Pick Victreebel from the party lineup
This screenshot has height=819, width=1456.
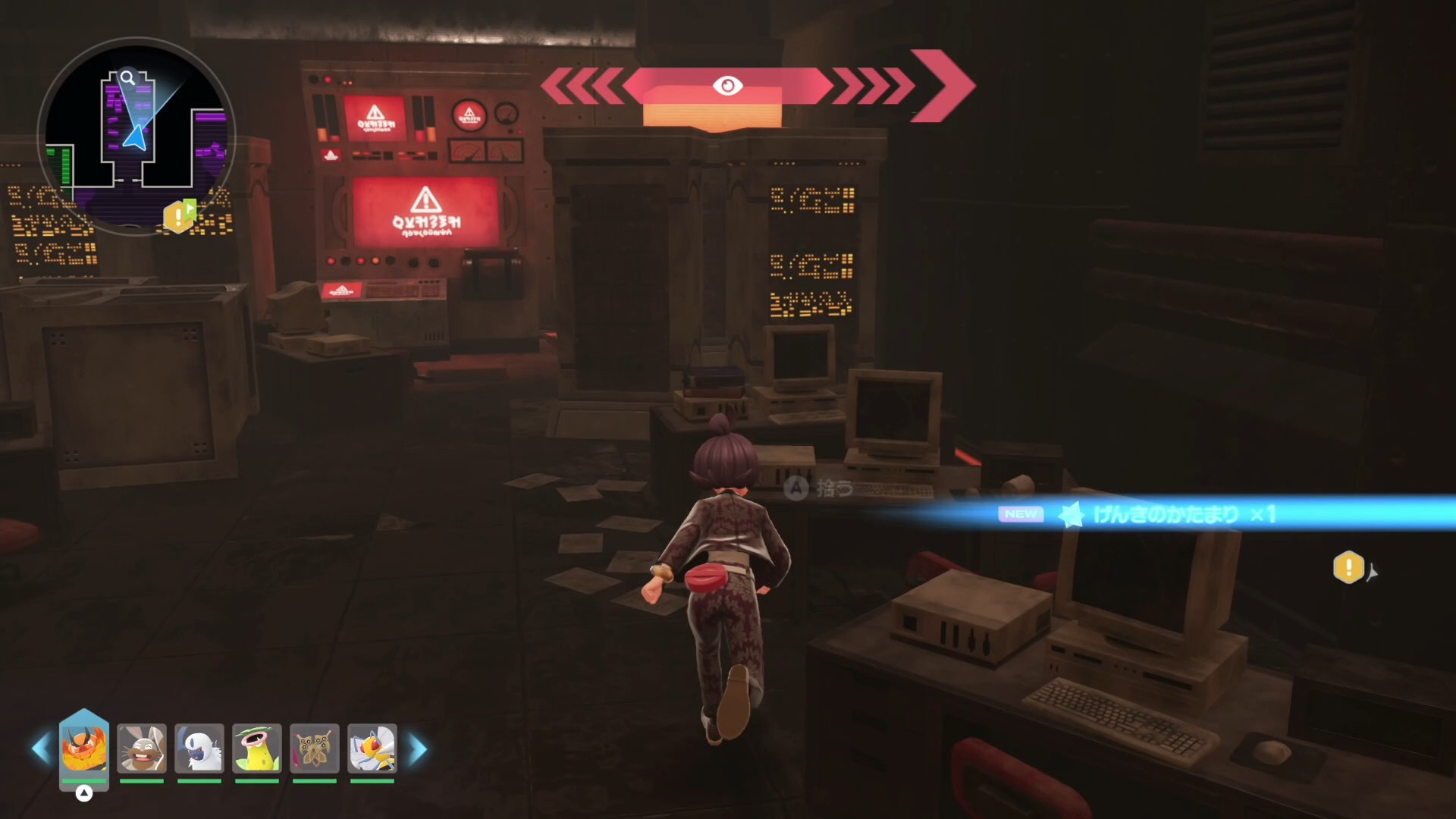[x=257, y=748]
